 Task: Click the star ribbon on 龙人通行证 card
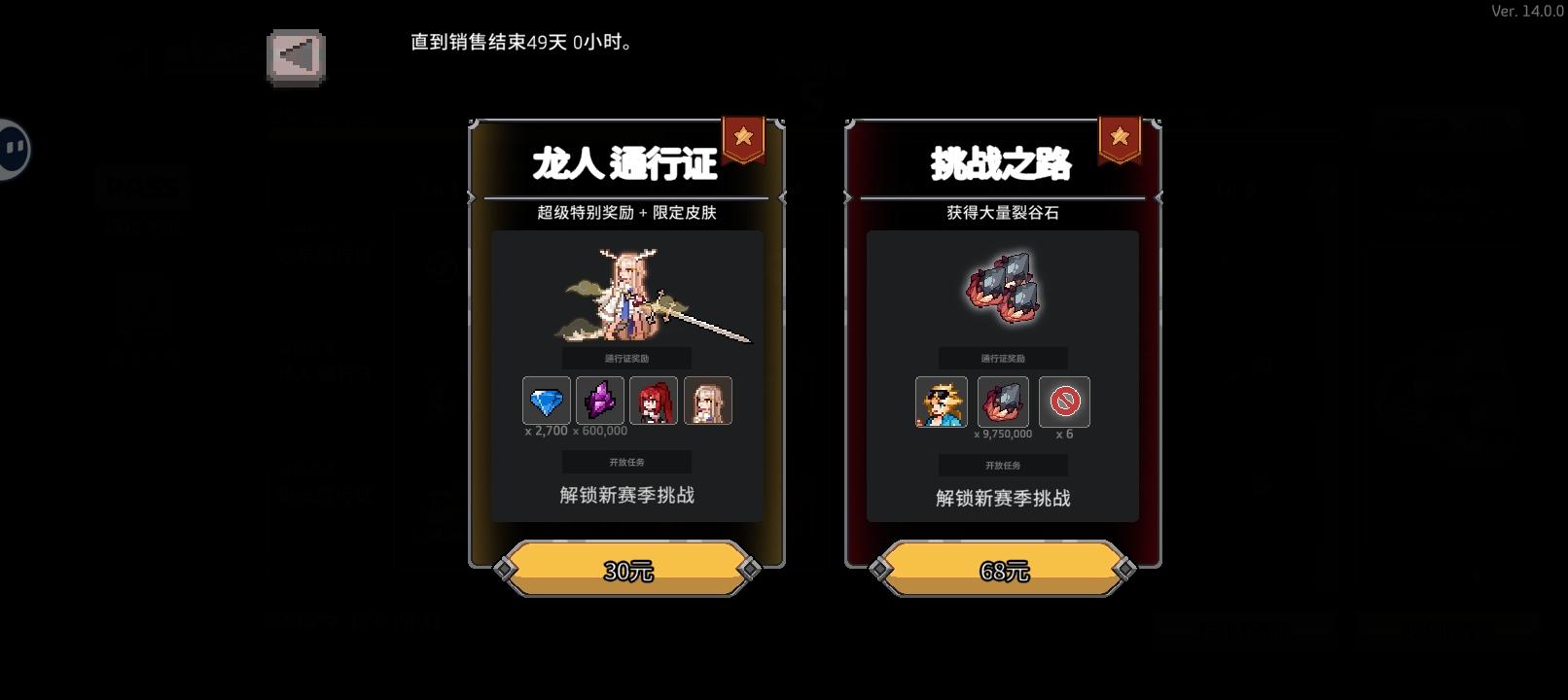(743, 138)
